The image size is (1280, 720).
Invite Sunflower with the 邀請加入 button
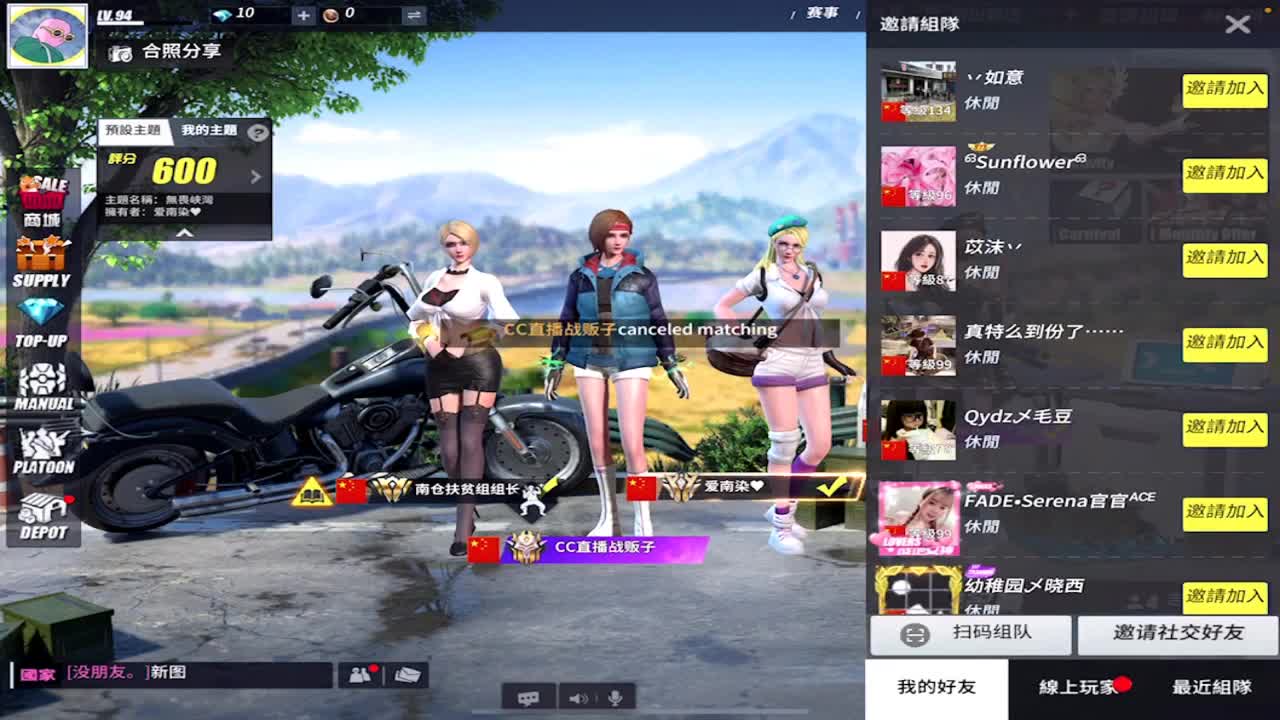(1224, 175)
